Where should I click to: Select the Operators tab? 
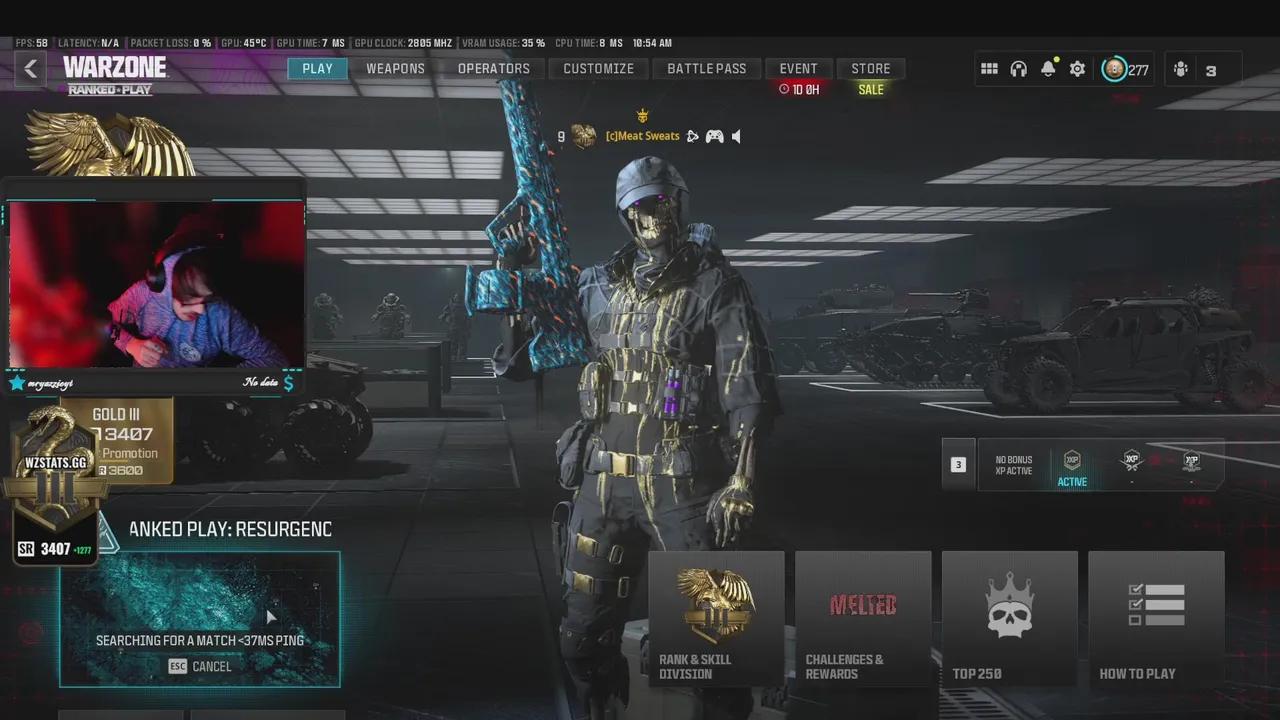[x=493, y=69]
